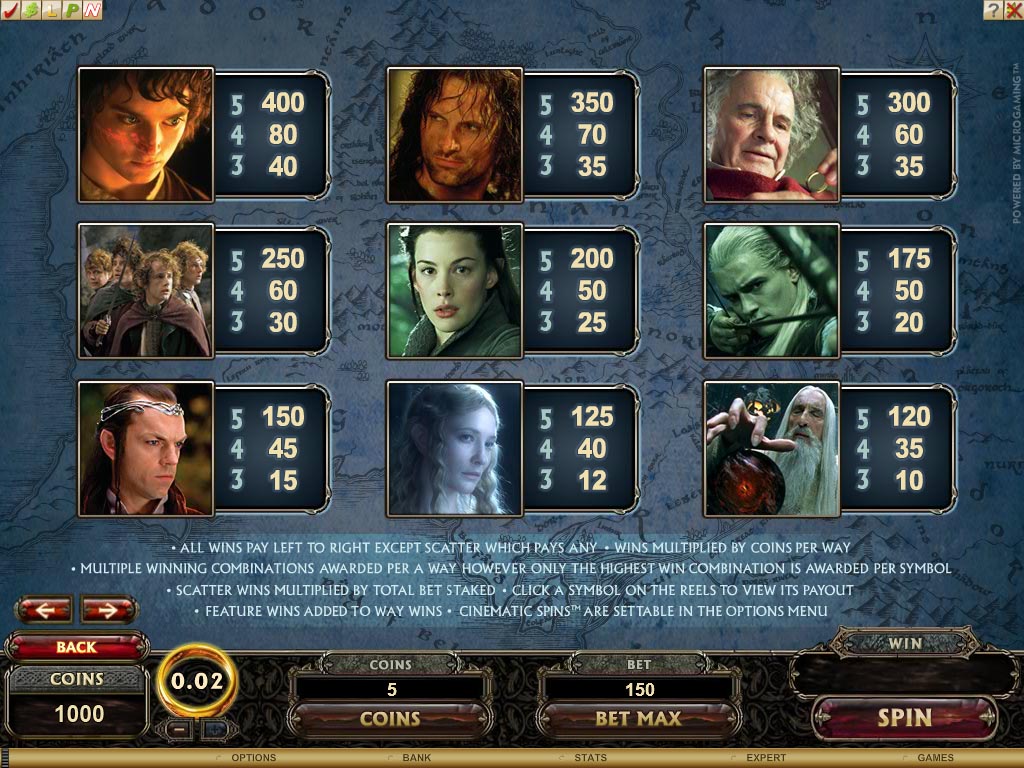Go to the previous paytable page

coord(43,609)
